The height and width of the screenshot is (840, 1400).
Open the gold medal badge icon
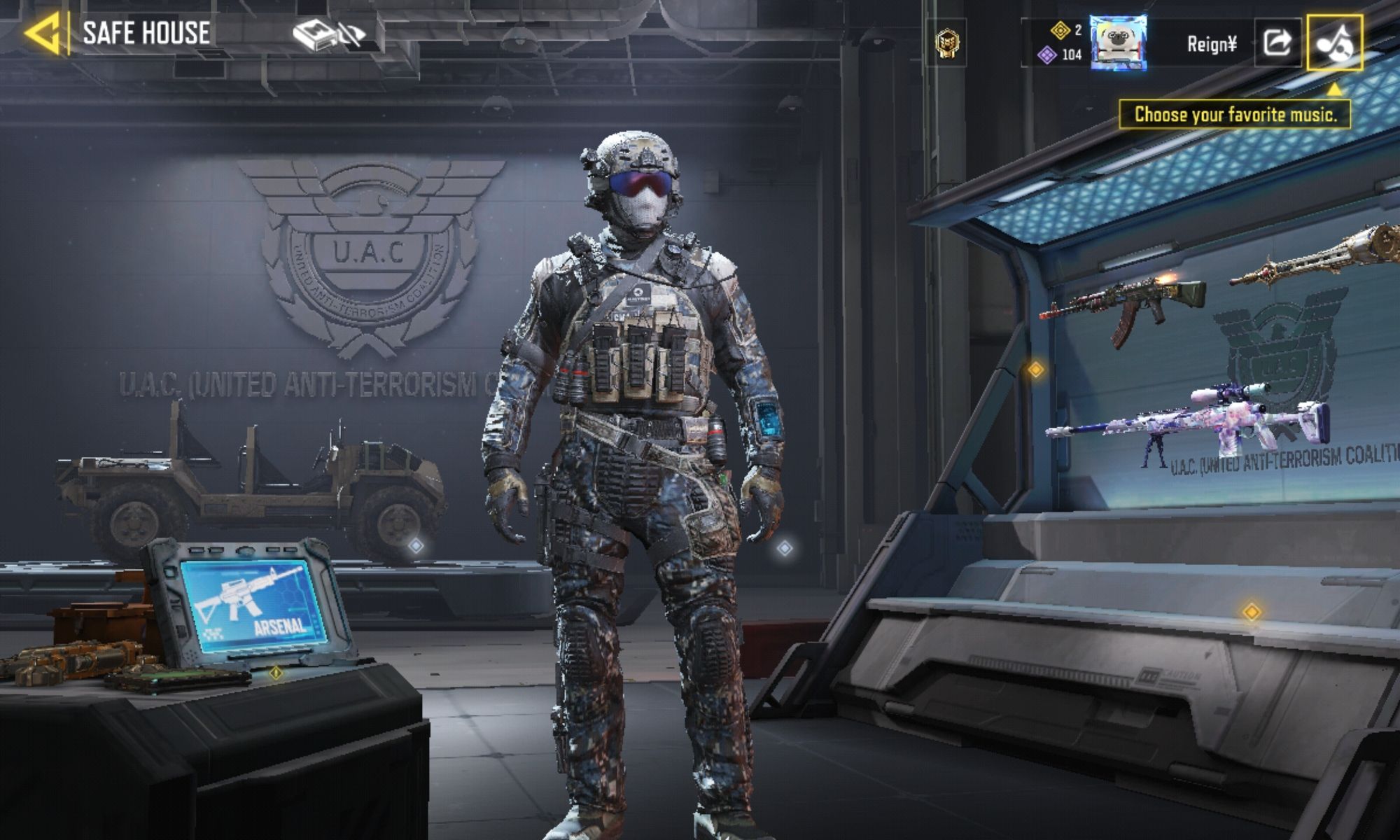(947, 43)
